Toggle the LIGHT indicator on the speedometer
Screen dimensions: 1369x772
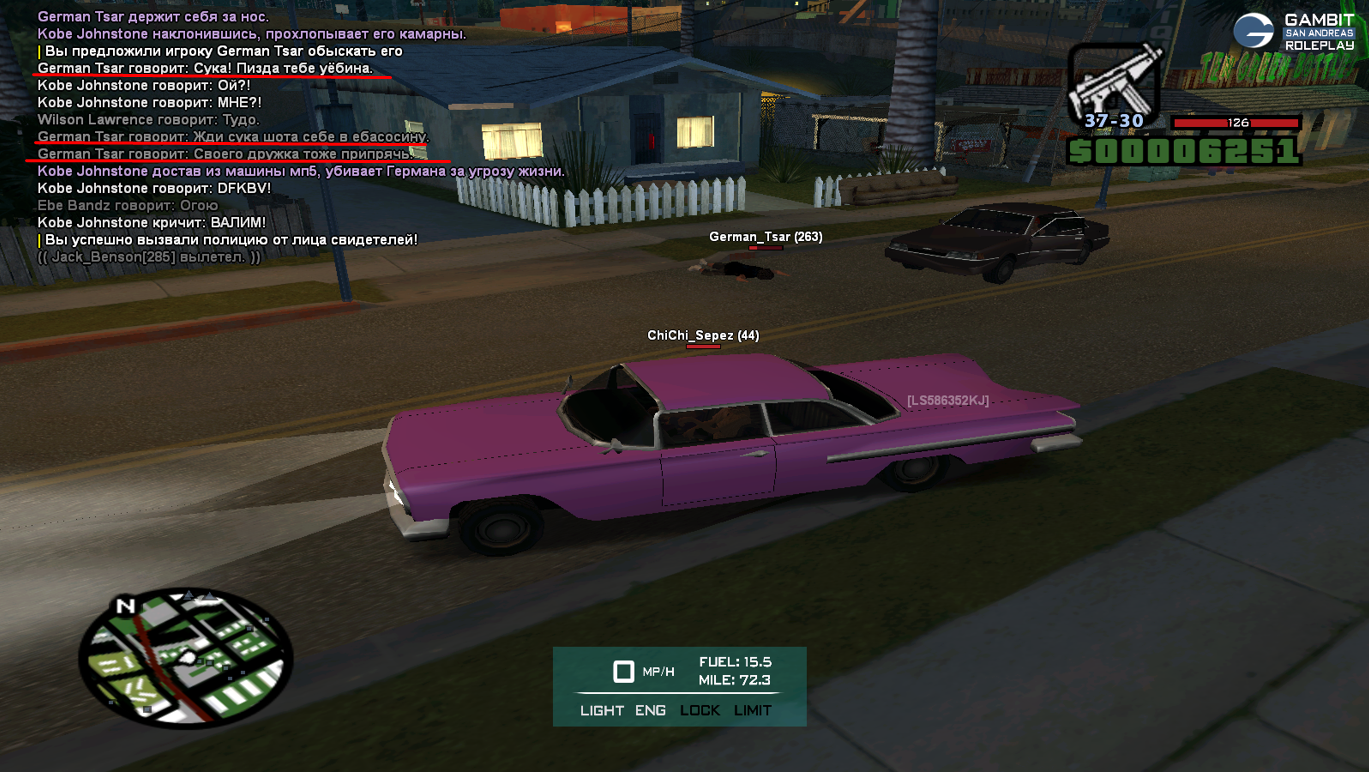point(602,711)
